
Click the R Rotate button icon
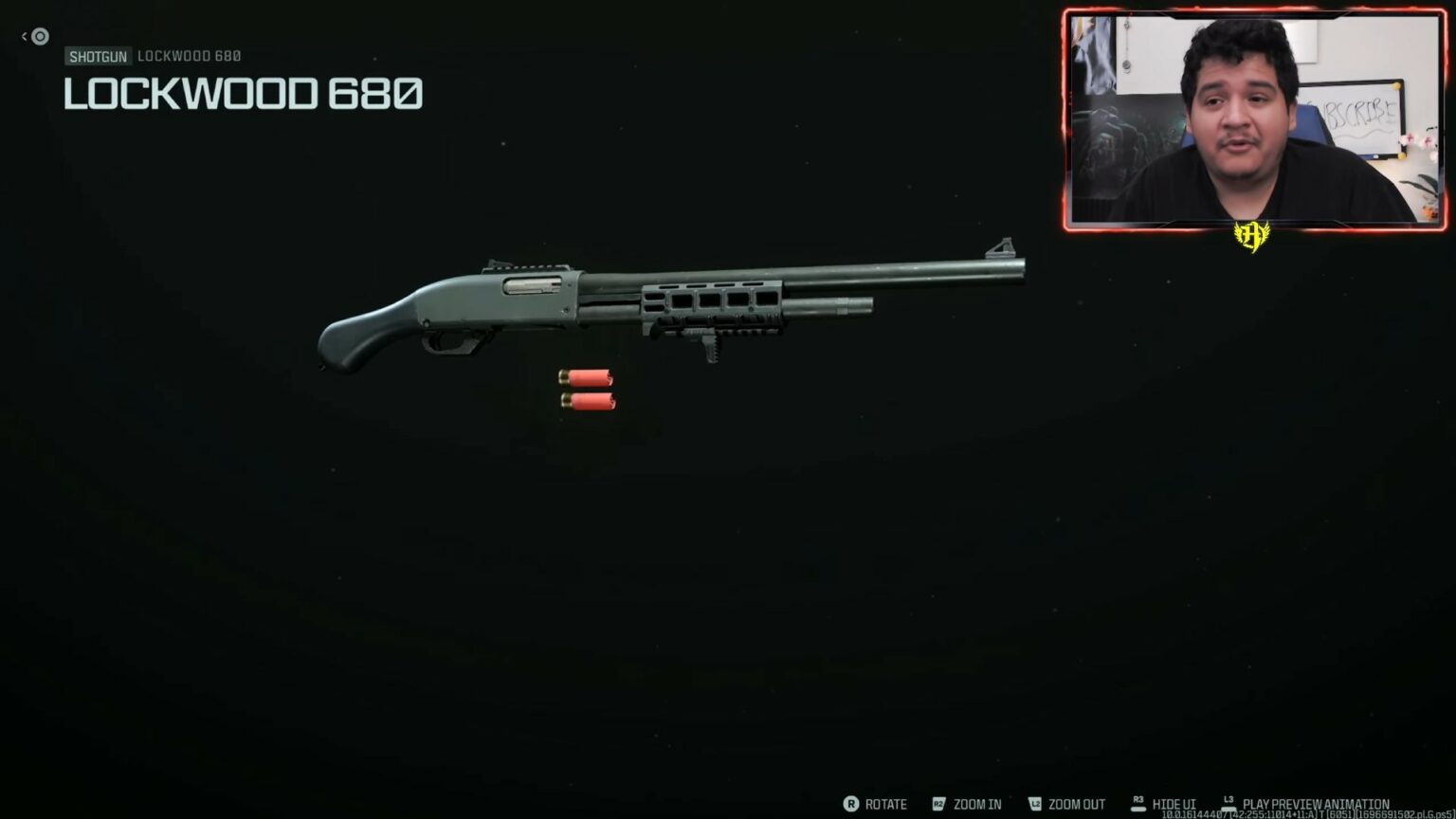(850, 804)
